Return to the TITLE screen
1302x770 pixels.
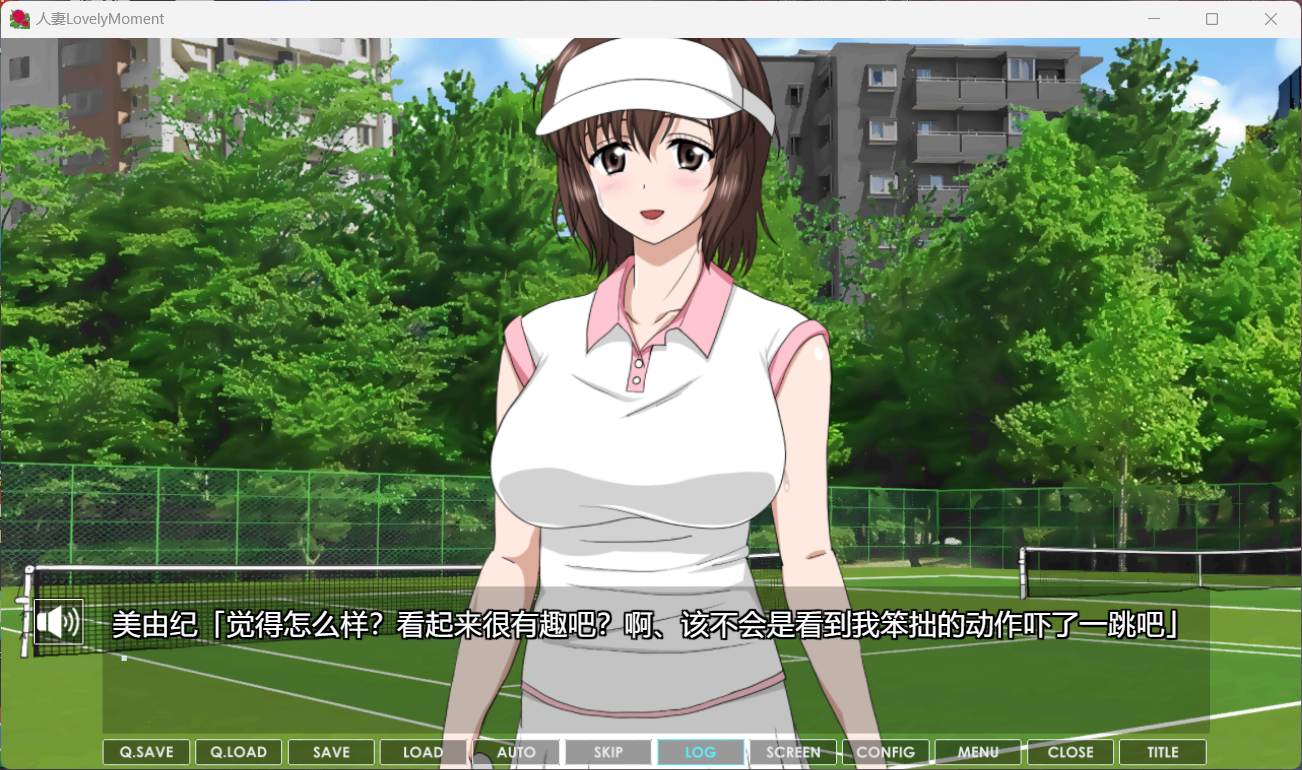1163,751
